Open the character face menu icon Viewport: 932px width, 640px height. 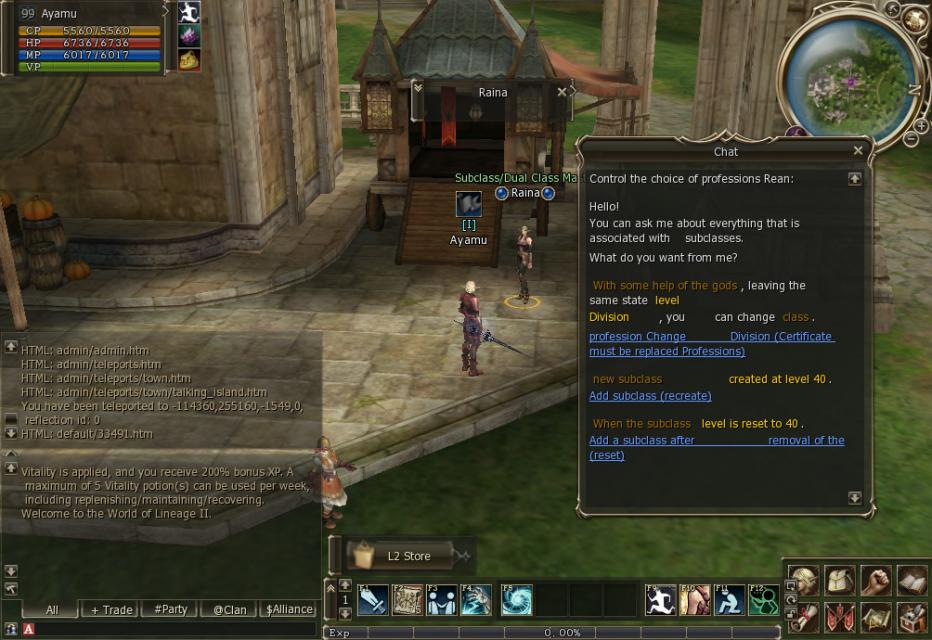point(804,580)
